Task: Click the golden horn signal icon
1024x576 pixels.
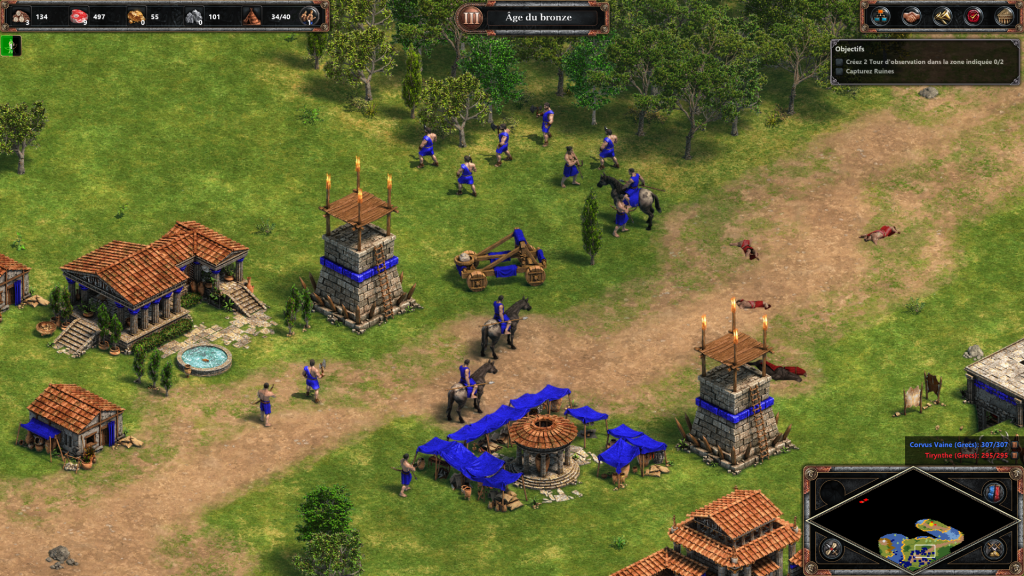Action: [942, 16]
